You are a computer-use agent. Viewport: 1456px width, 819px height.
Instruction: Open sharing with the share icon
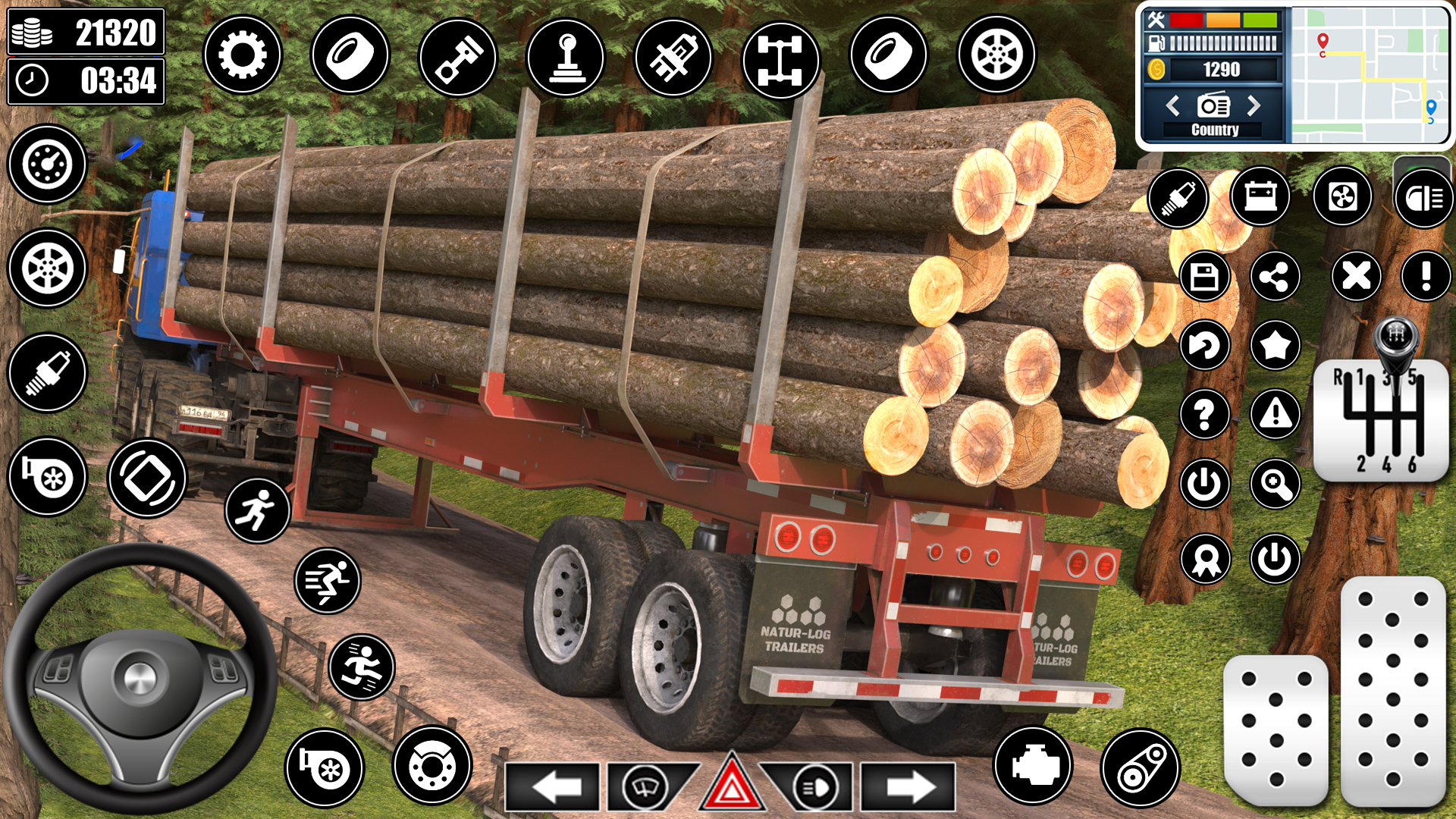point(1277,276)
